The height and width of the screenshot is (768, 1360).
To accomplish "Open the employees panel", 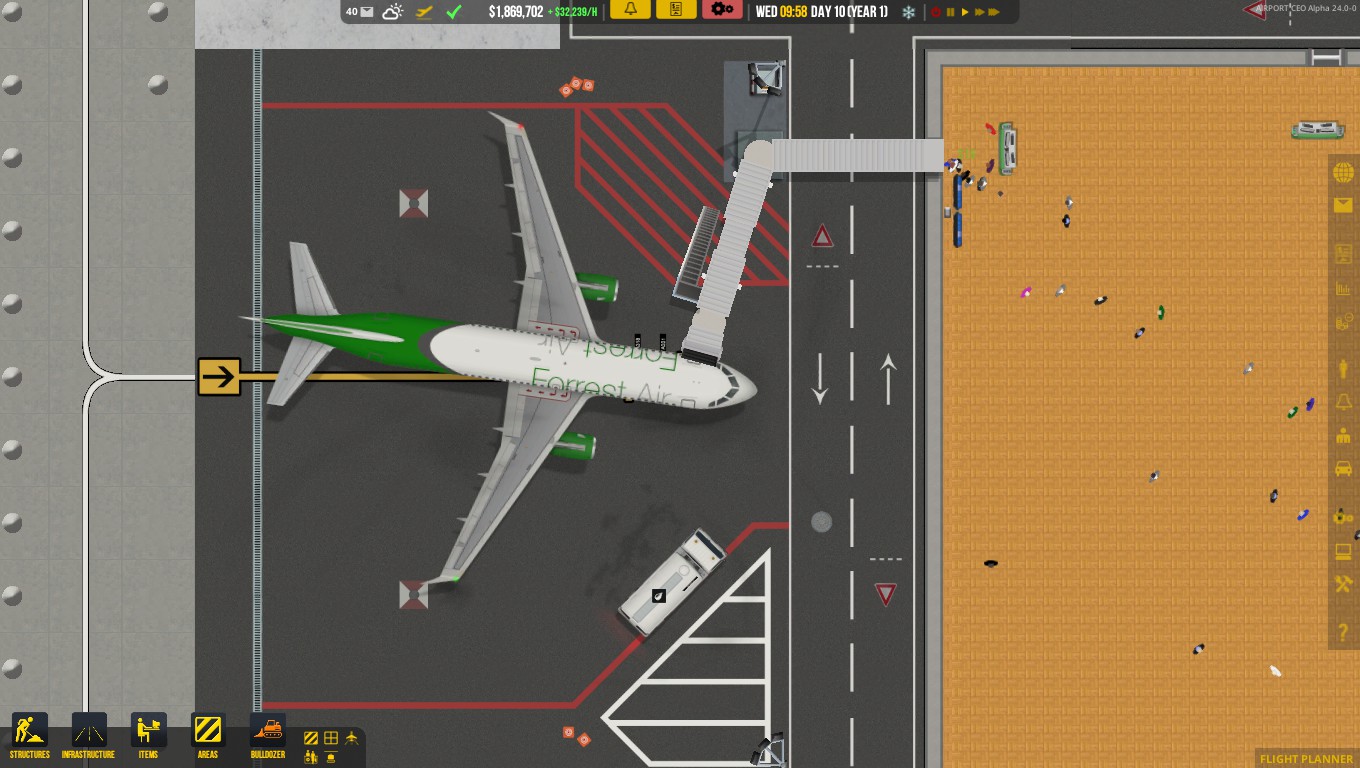I will [1343, 434].
